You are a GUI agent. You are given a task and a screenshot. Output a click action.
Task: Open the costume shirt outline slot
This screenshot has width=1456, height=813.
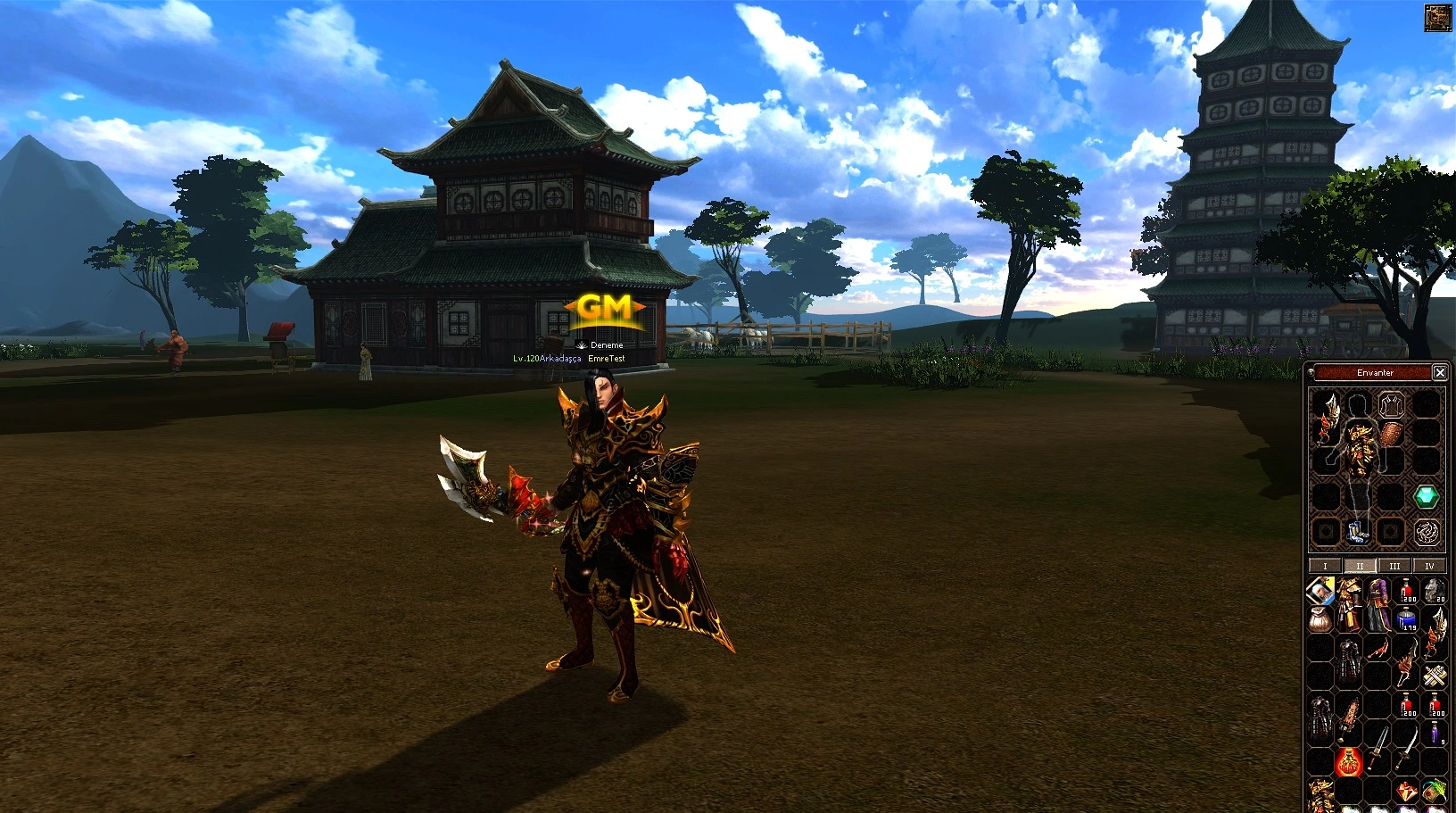[x=1391, y=406]
